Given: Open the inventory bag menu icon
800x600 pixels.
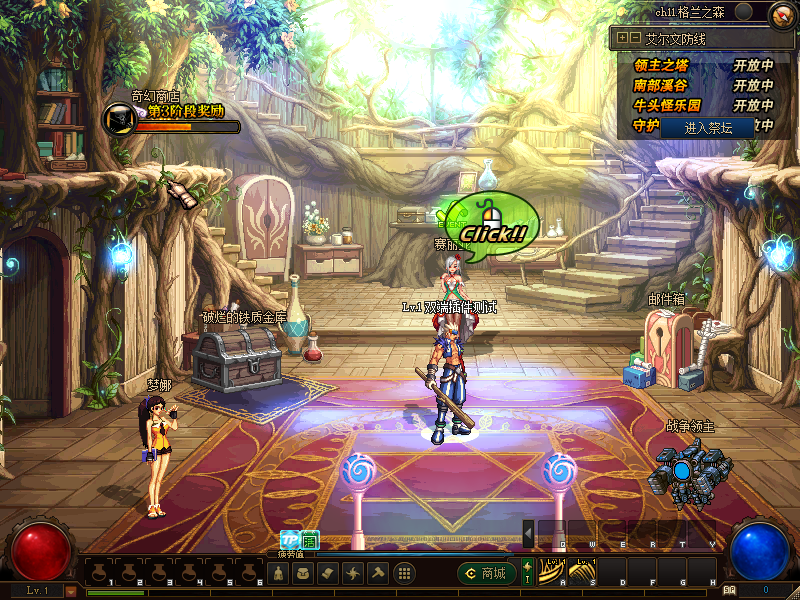Looking at the screenshot, I should click(304, 574).
